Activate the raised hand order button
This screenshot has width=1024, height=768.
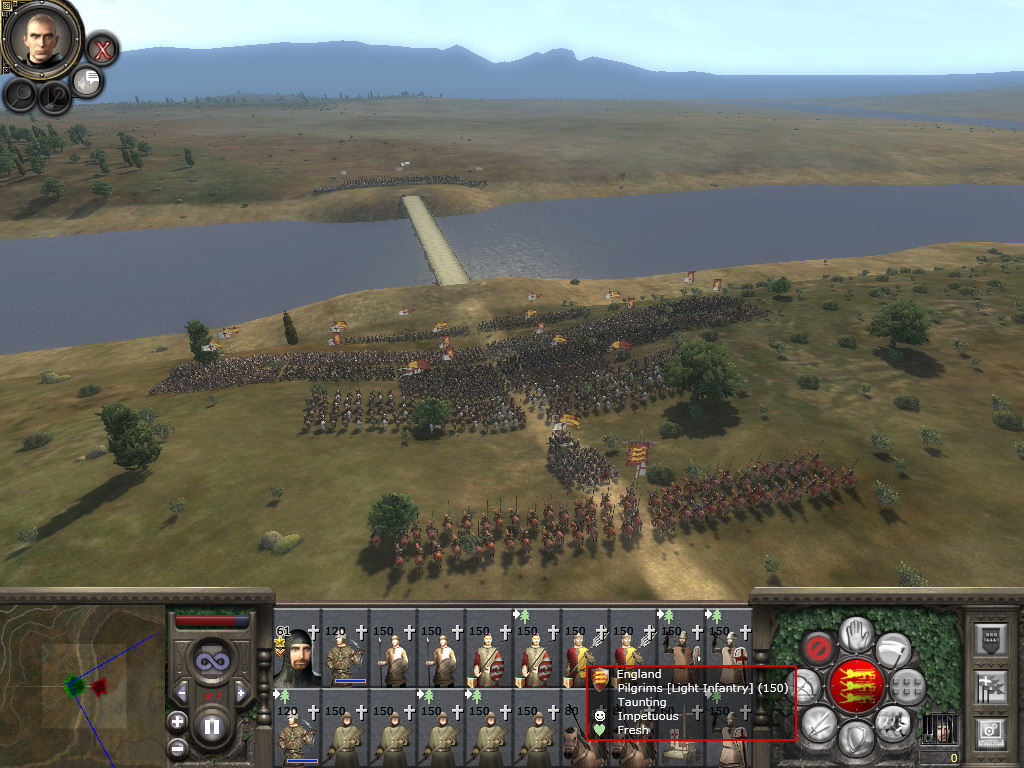855,634
